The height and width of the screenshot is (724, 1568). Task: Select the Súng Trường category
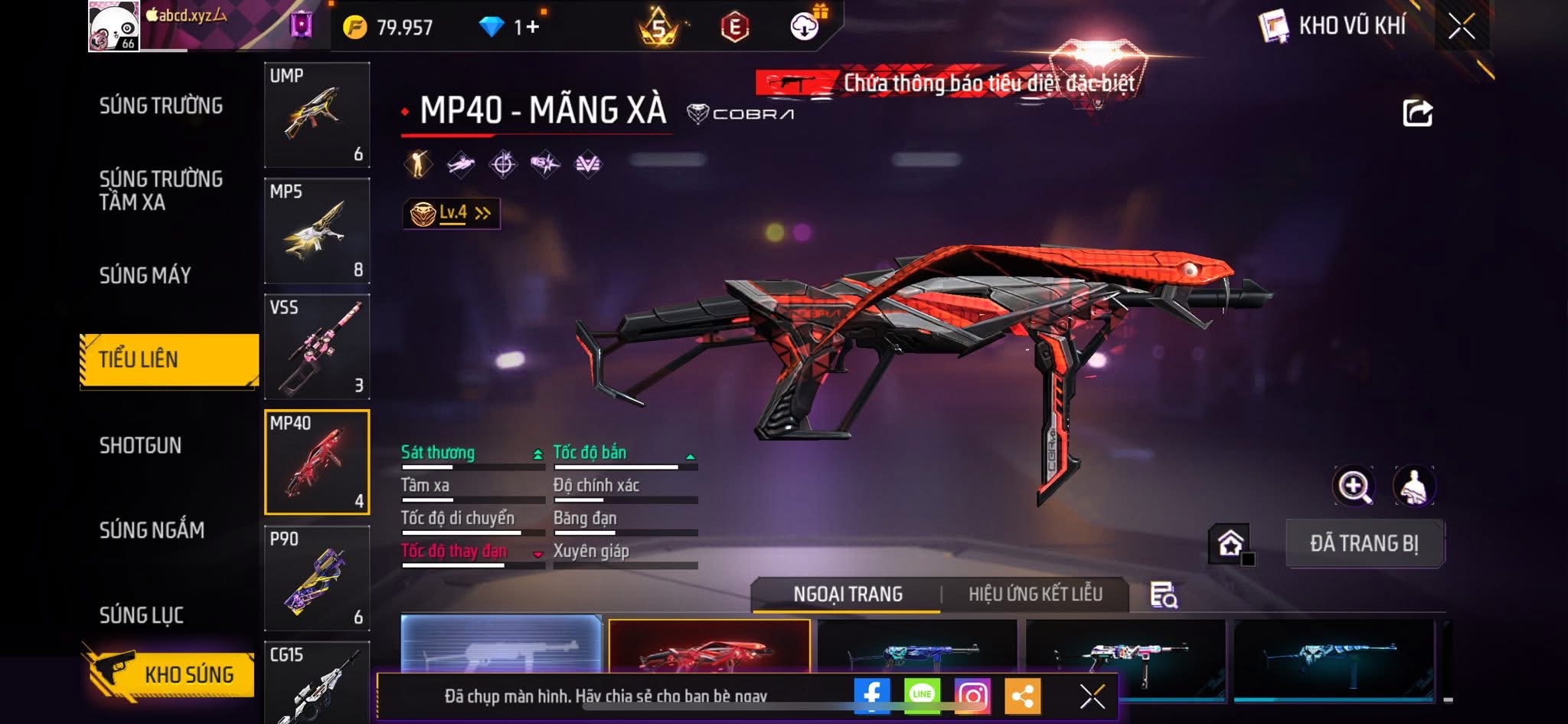coord(161,106)
